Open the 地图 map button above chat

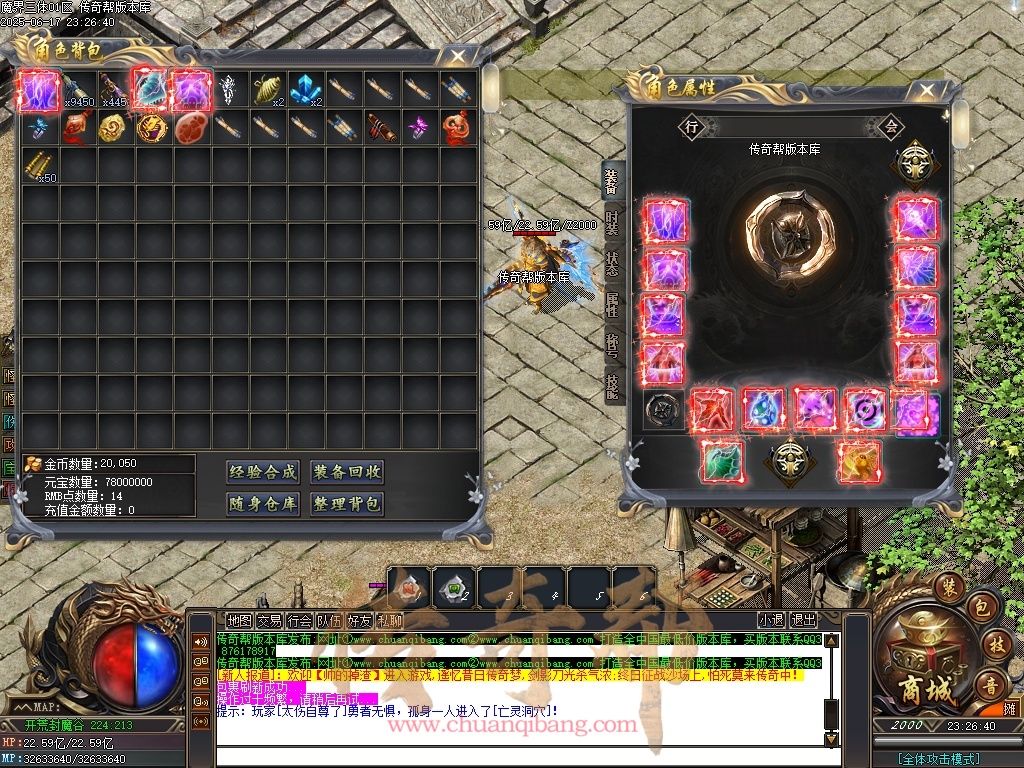pos(239,621)
